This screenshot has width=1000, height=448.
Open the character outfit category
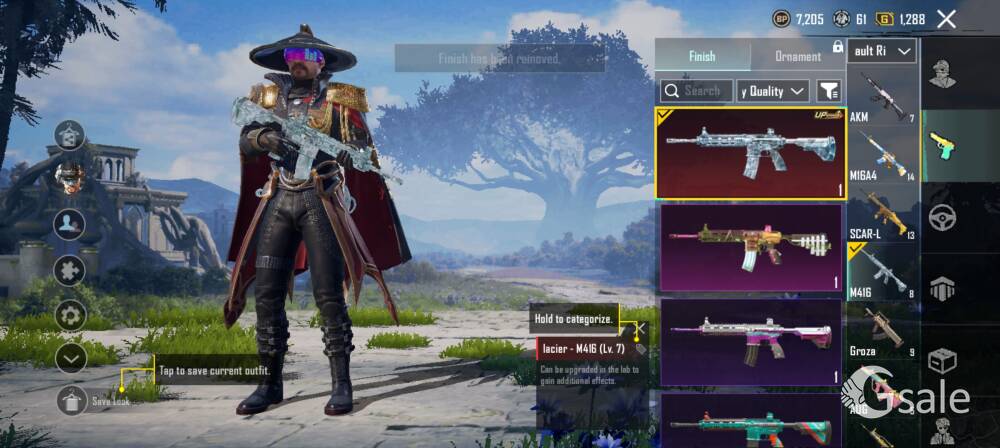(x=942, y=73)
